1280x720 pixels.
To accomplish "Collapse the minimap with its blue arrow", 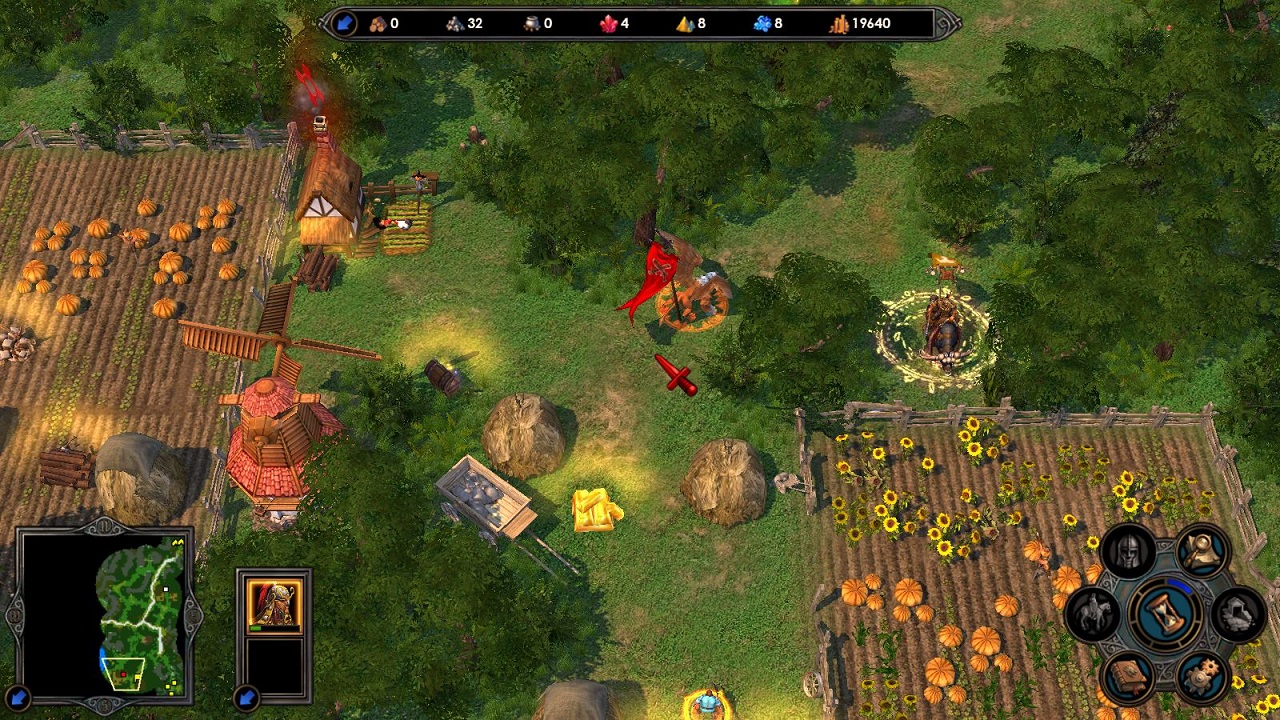I will [x=17, y=697].
